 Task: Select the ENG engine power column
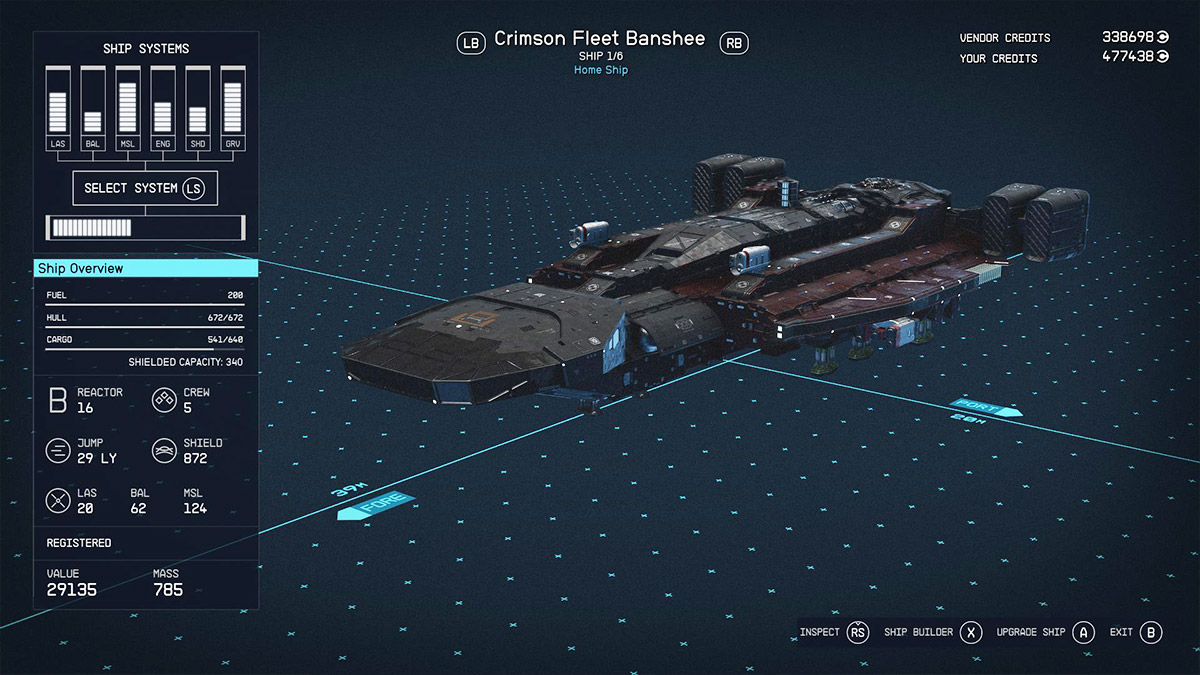(x=163, y=108)
